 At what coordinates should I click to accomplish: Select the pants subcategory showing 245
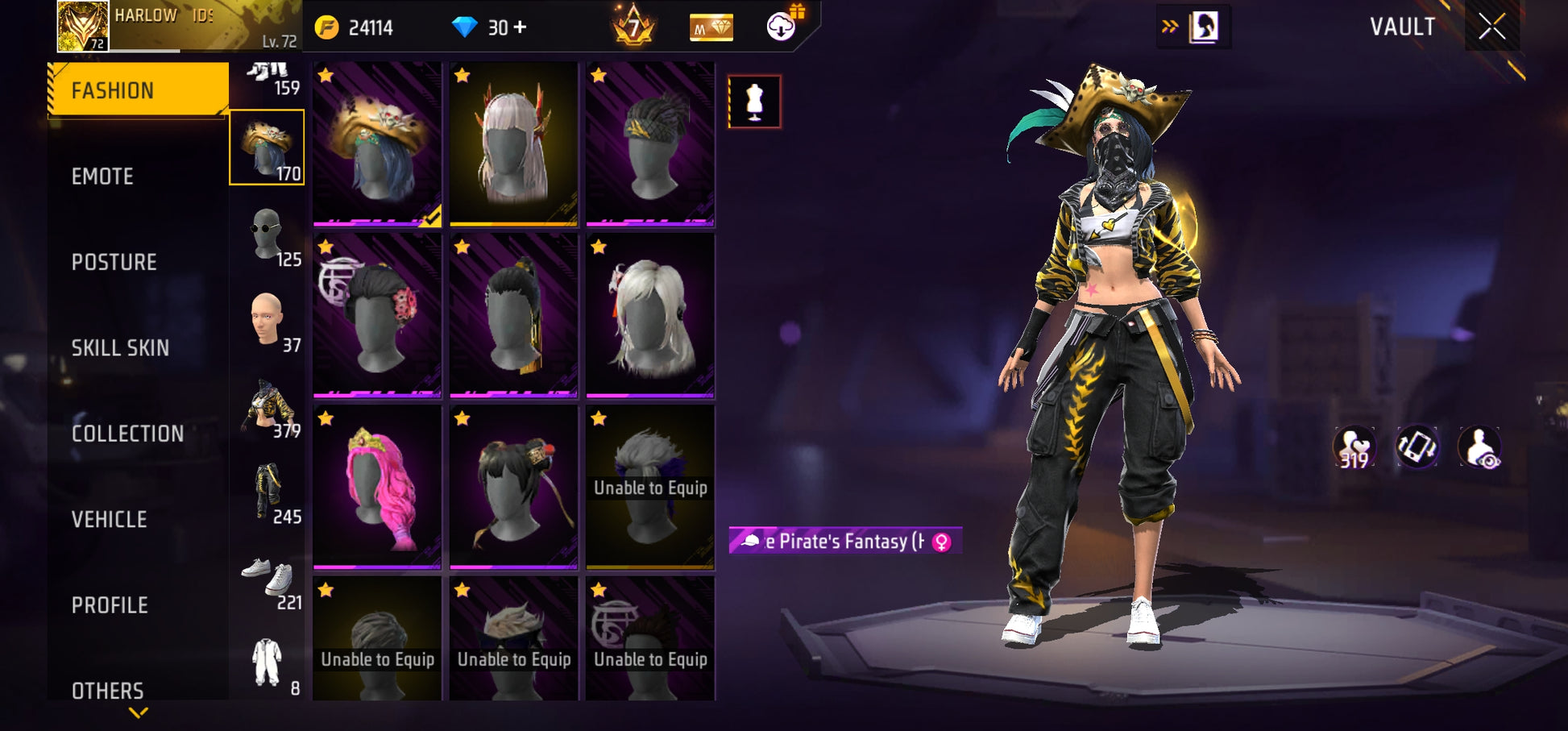(268, 492)
